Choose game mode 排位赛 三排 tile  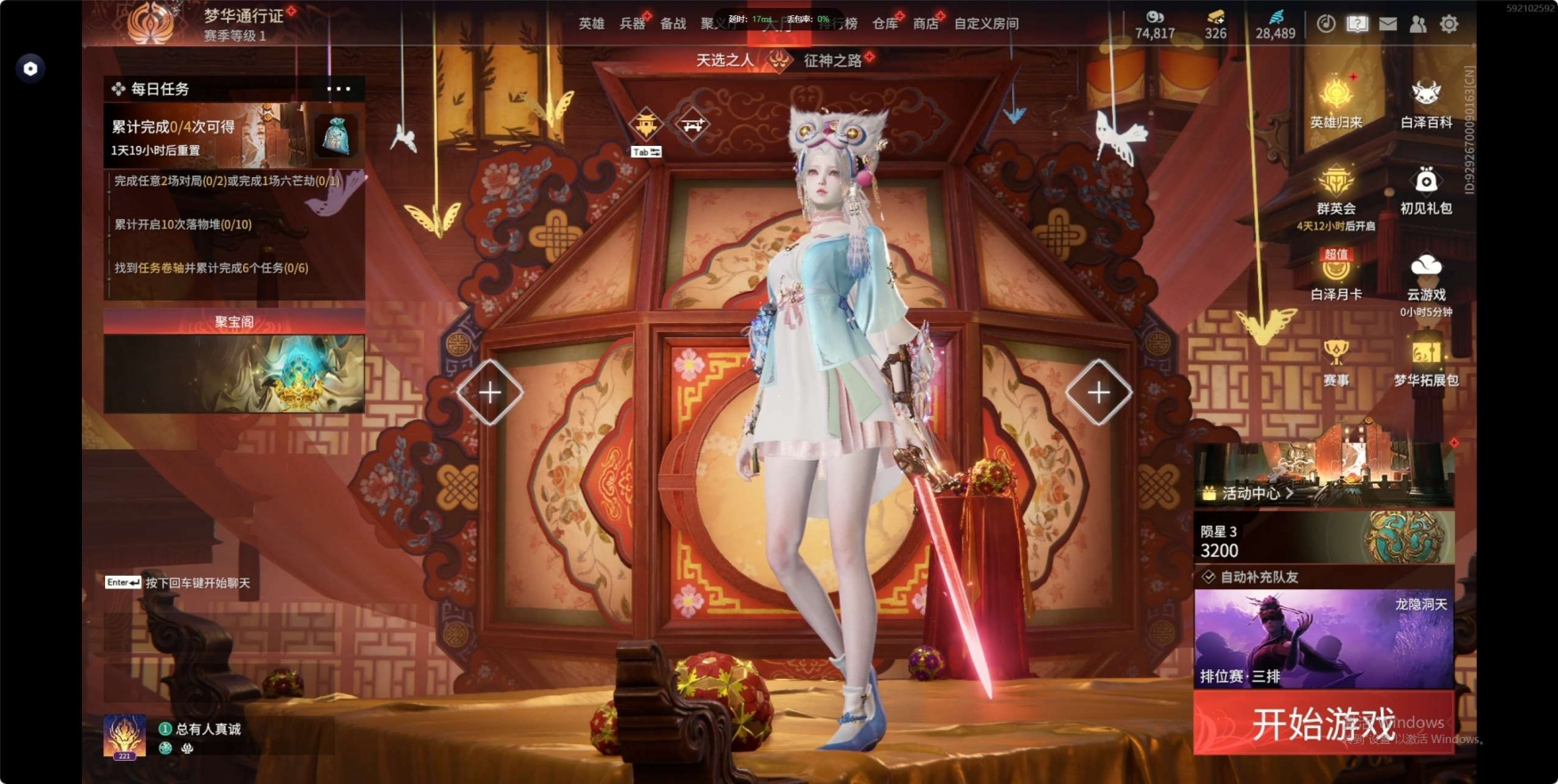click(1323, 639)
